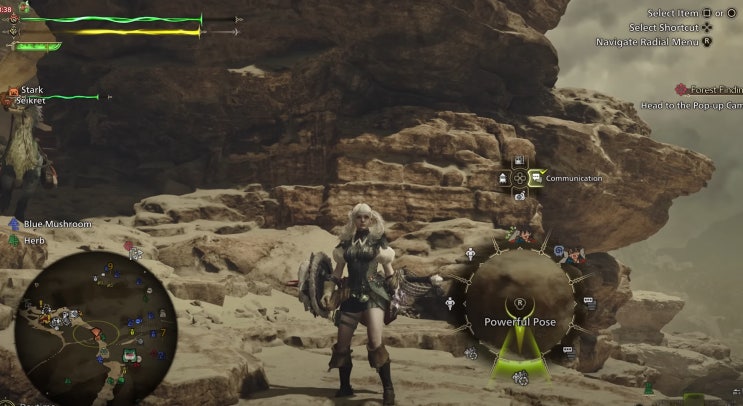Select the Communication radial category tab
Viewport: 743px width, 406px height.
(x=537, y=178)
